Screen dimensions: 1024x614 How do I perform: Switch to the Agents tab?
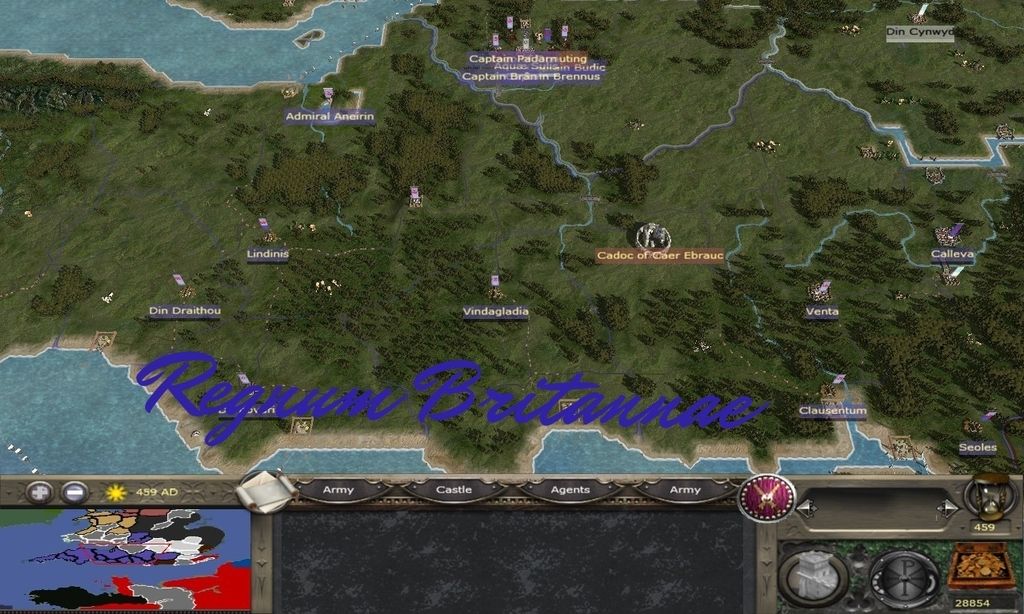click(x=569, y=490)
